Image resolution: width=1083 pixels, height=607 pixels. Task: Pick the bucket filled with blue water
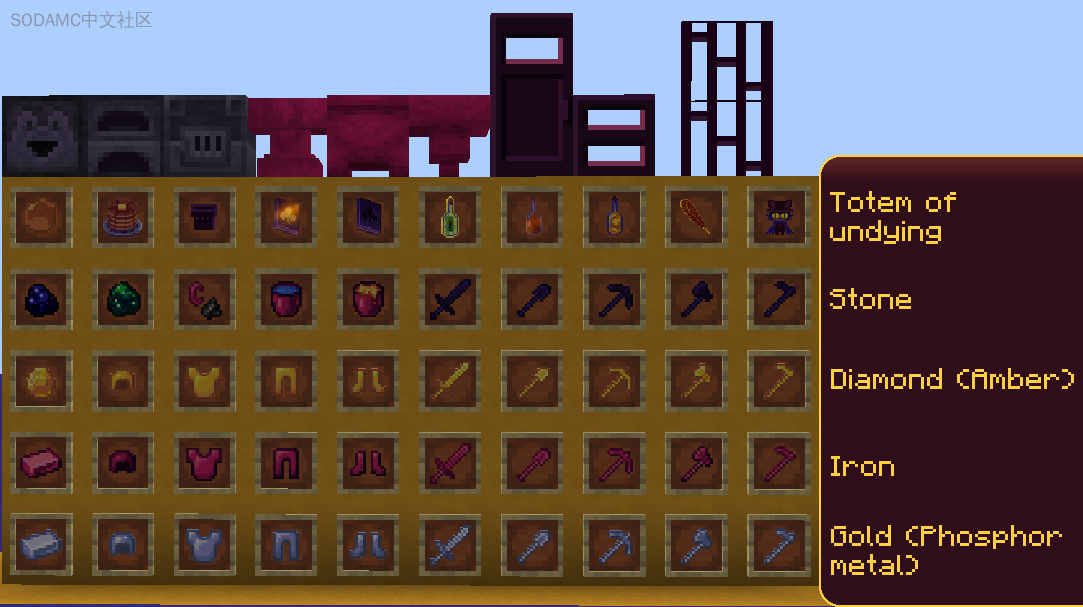tap(287, 298)
